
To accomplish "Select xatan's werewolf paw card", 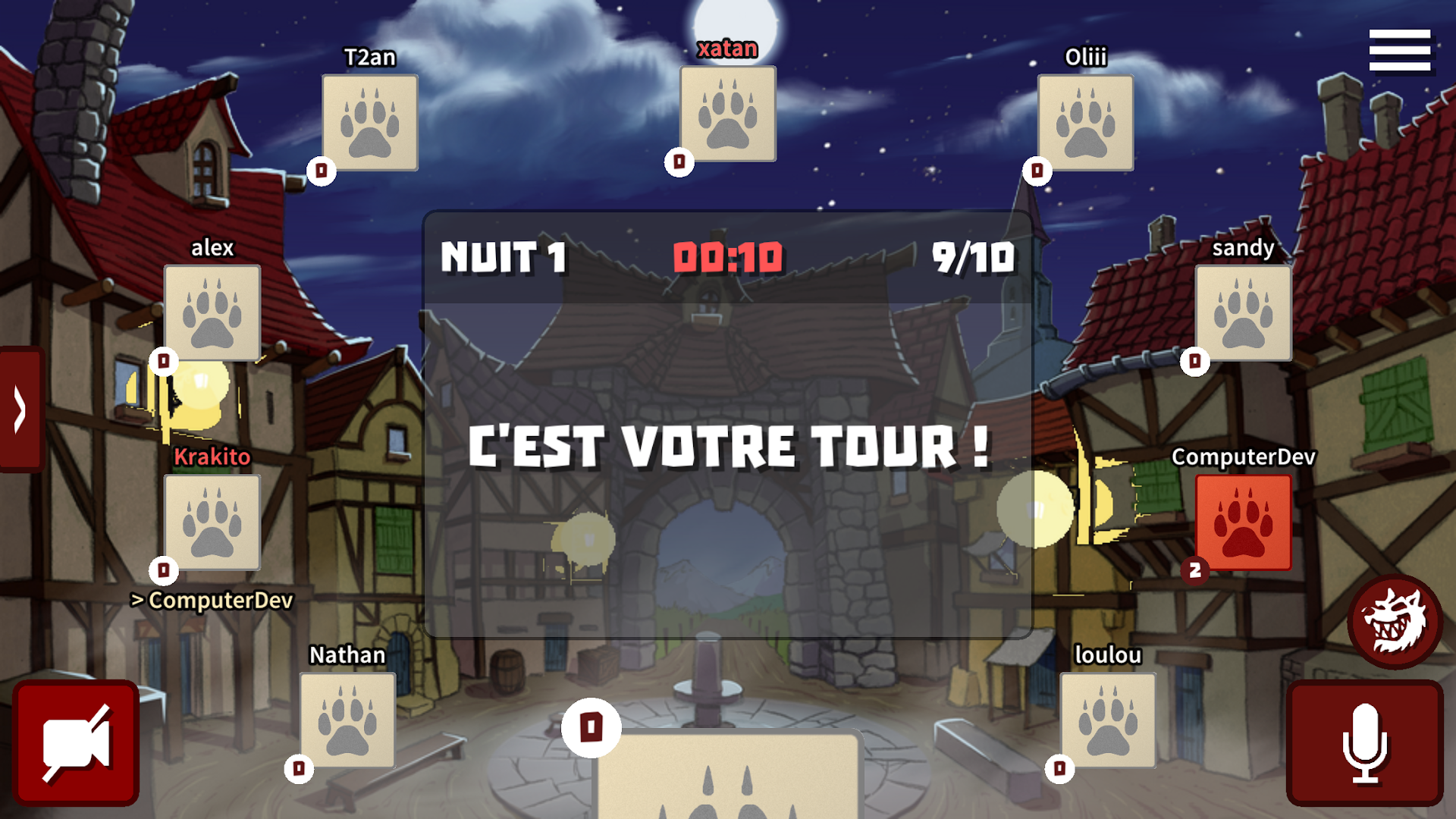I will [726, 114].
